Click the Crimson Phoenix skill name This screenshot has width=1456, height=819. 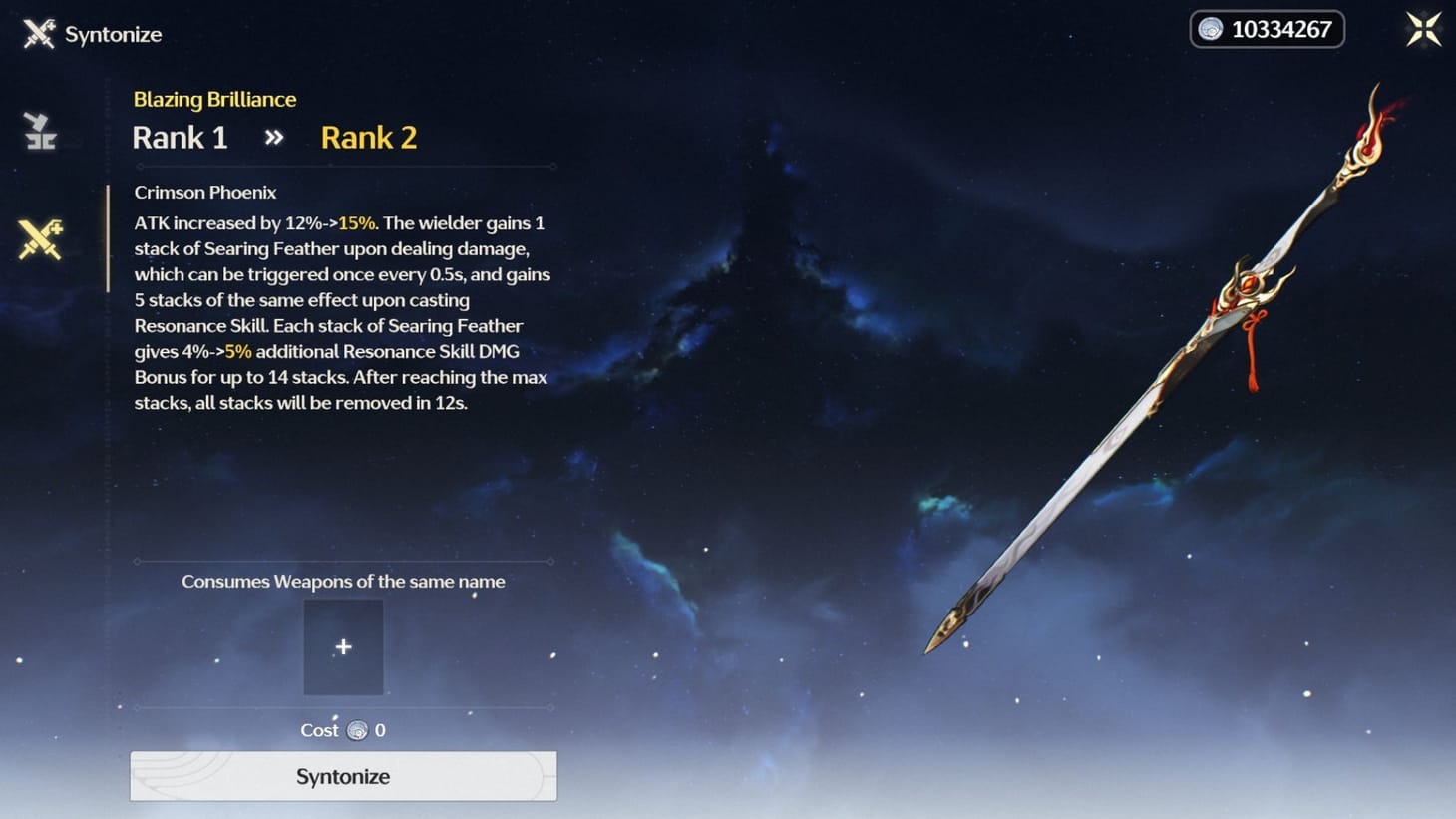pos(205,192)
